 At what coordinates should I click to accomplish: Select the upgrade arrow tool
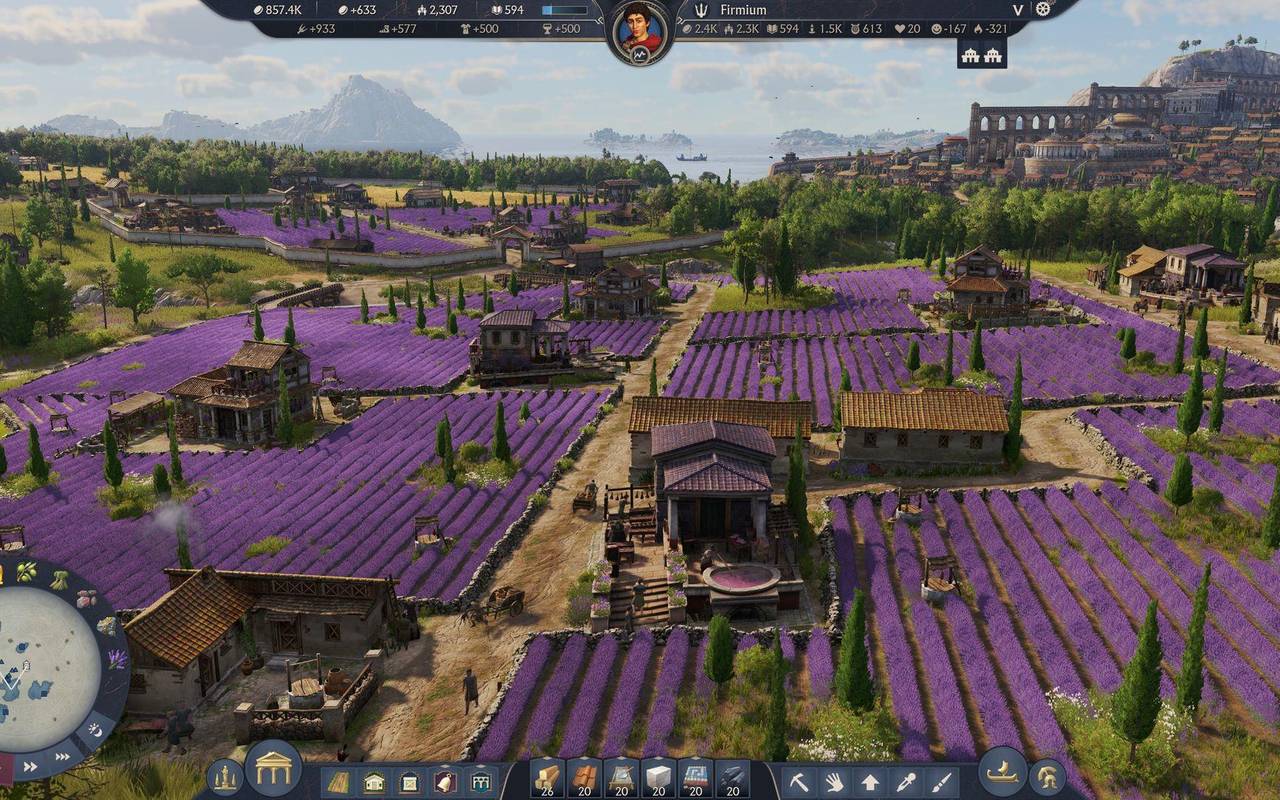[871, 780]
